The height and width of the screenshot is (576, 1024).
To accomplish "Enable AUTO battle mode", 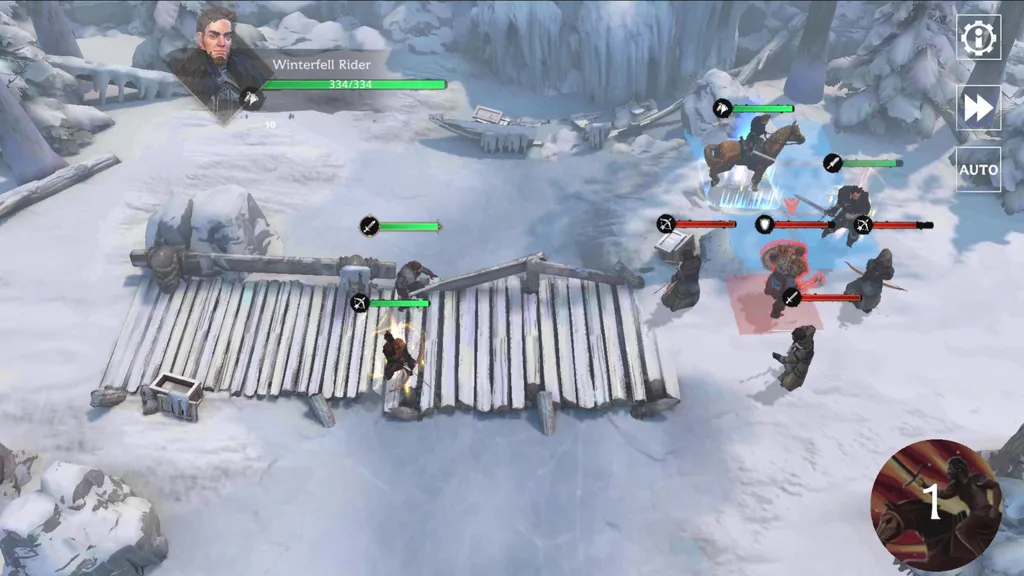I will pos(978,170).
